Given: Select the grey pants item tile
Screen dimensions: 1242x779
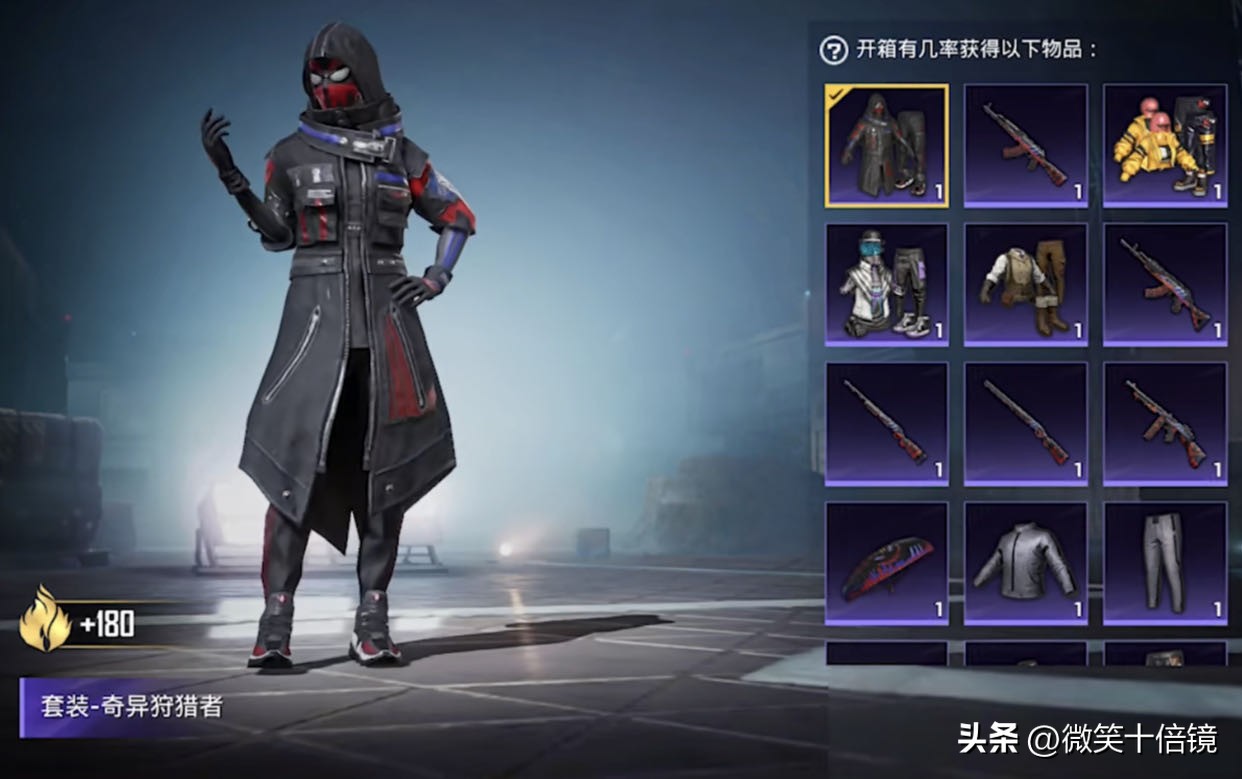Looking at the screenshot, I should coord(1165,563).
